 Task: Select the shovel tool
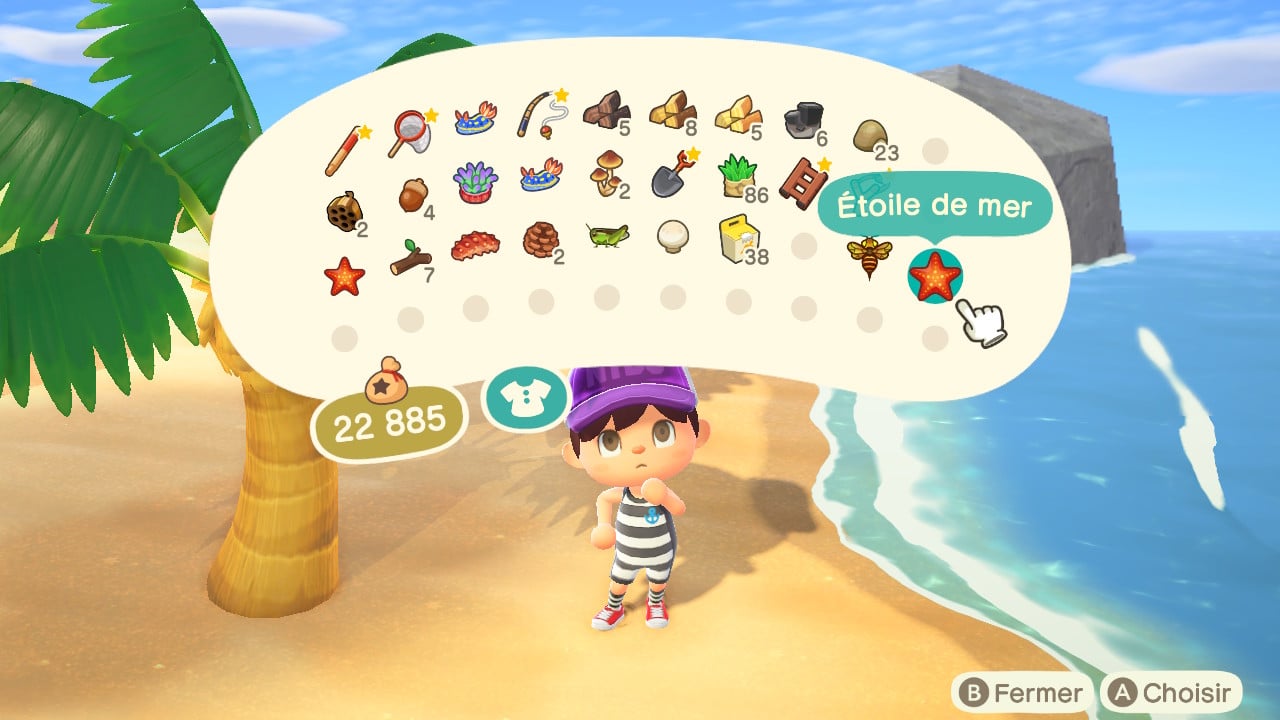point(672,172)
